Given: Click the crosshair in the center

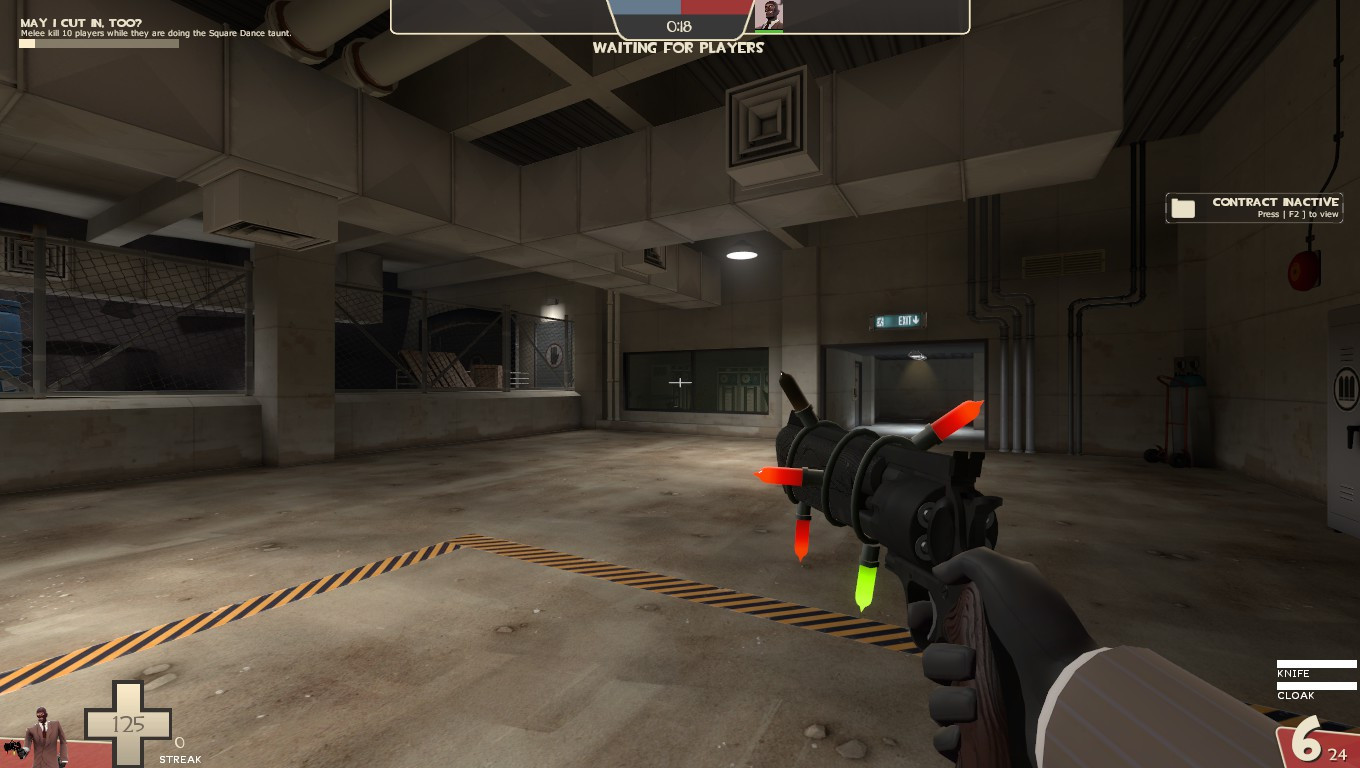Looking at the screenshot, I should click(680, 382).
